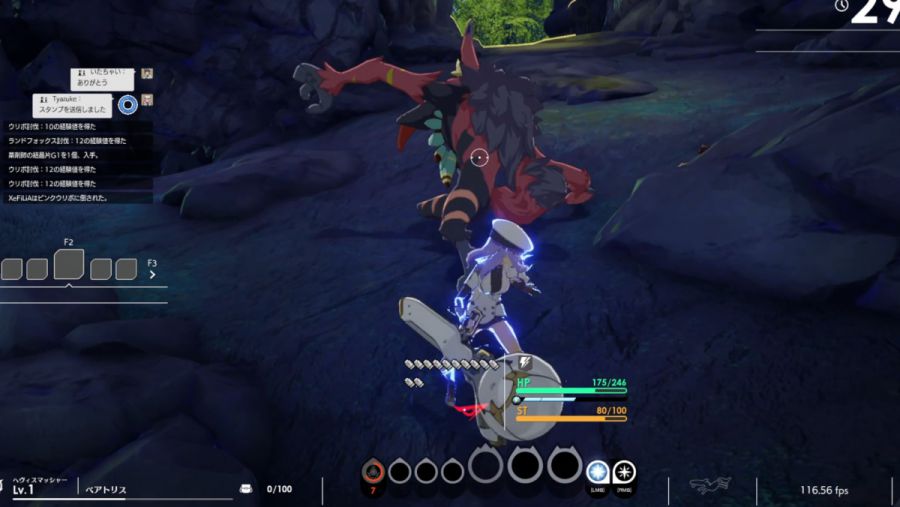Activate the white starburst RMB skill icon
This screenshot has height=507, width=900.
625,471
